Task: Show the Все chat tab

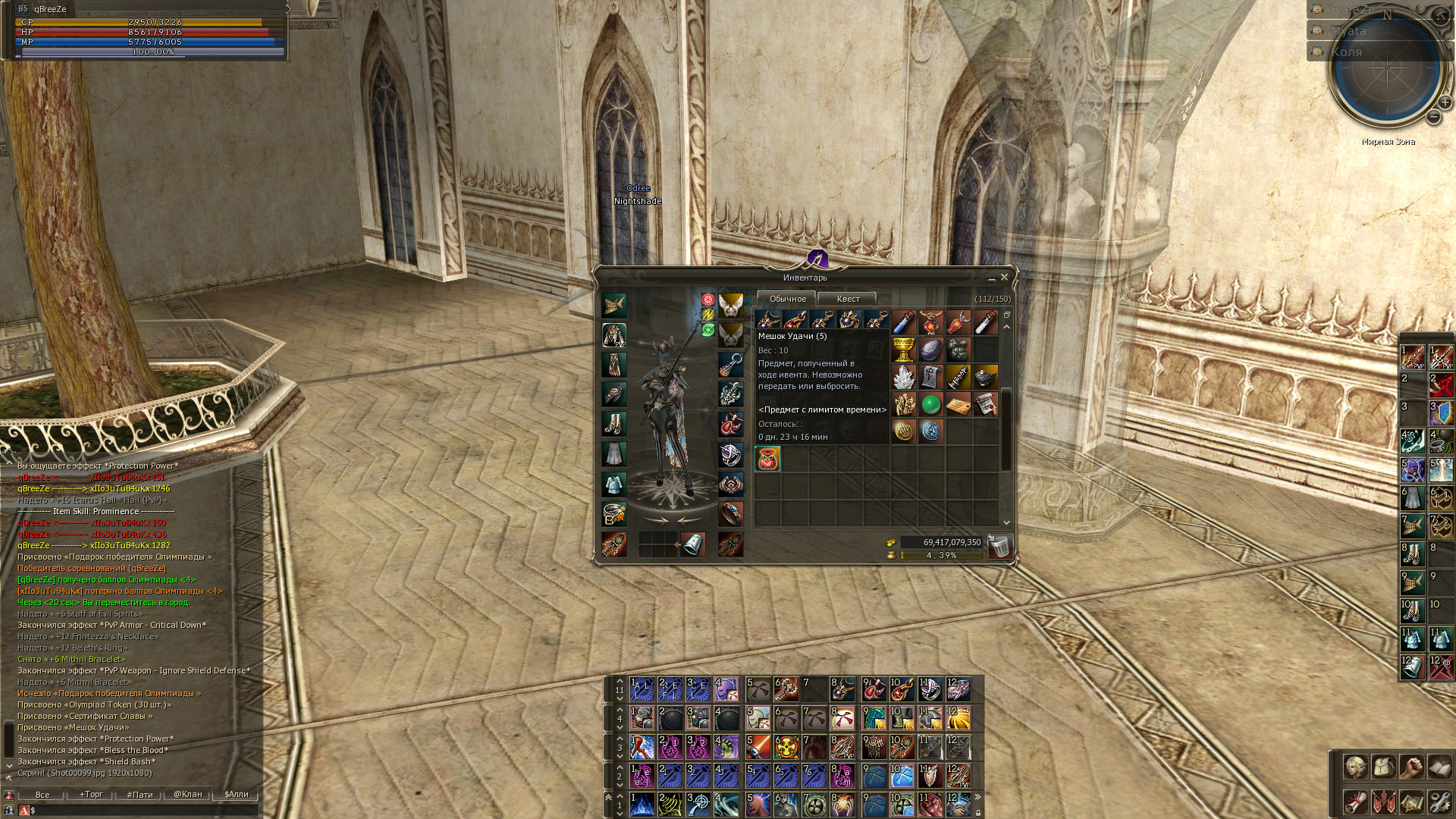Action: pyautogui.click(x=42, y=795)
